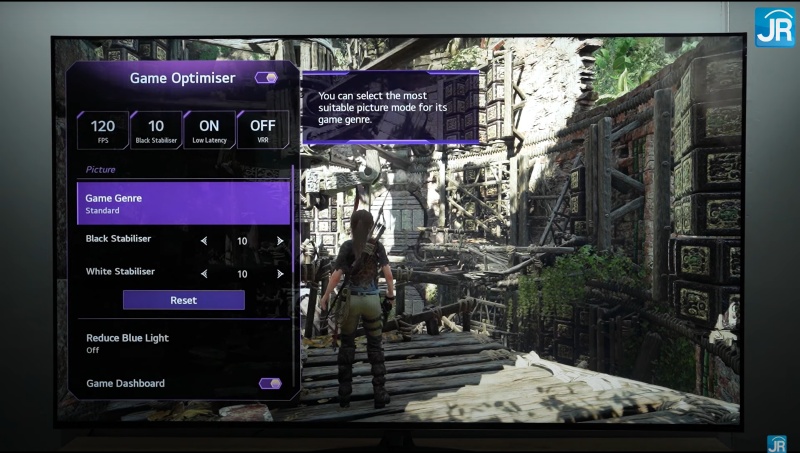800x453 pixels.
Task: Select the 120 FPS tile
Action: (x=103, y=130)
